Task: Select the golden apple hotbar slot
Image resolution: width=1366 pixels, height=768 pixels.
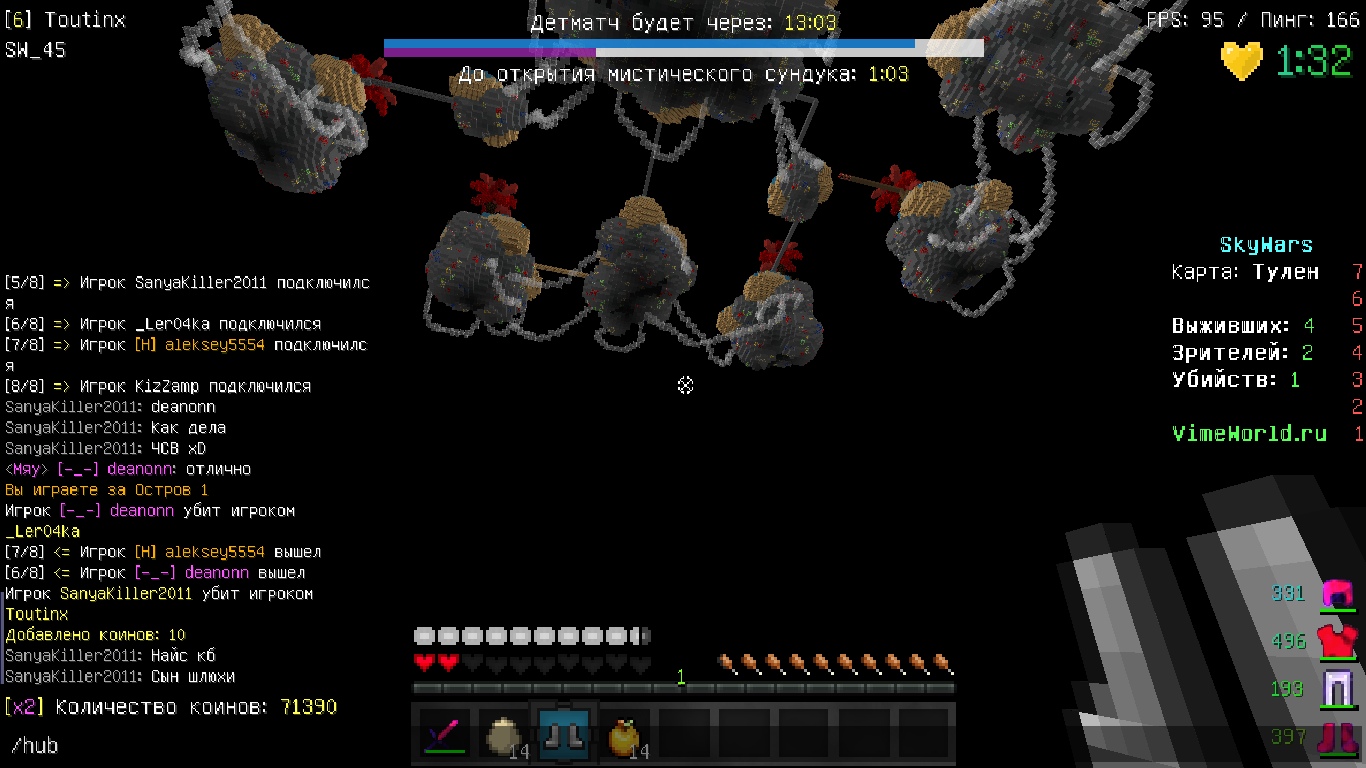Action: 624,736
